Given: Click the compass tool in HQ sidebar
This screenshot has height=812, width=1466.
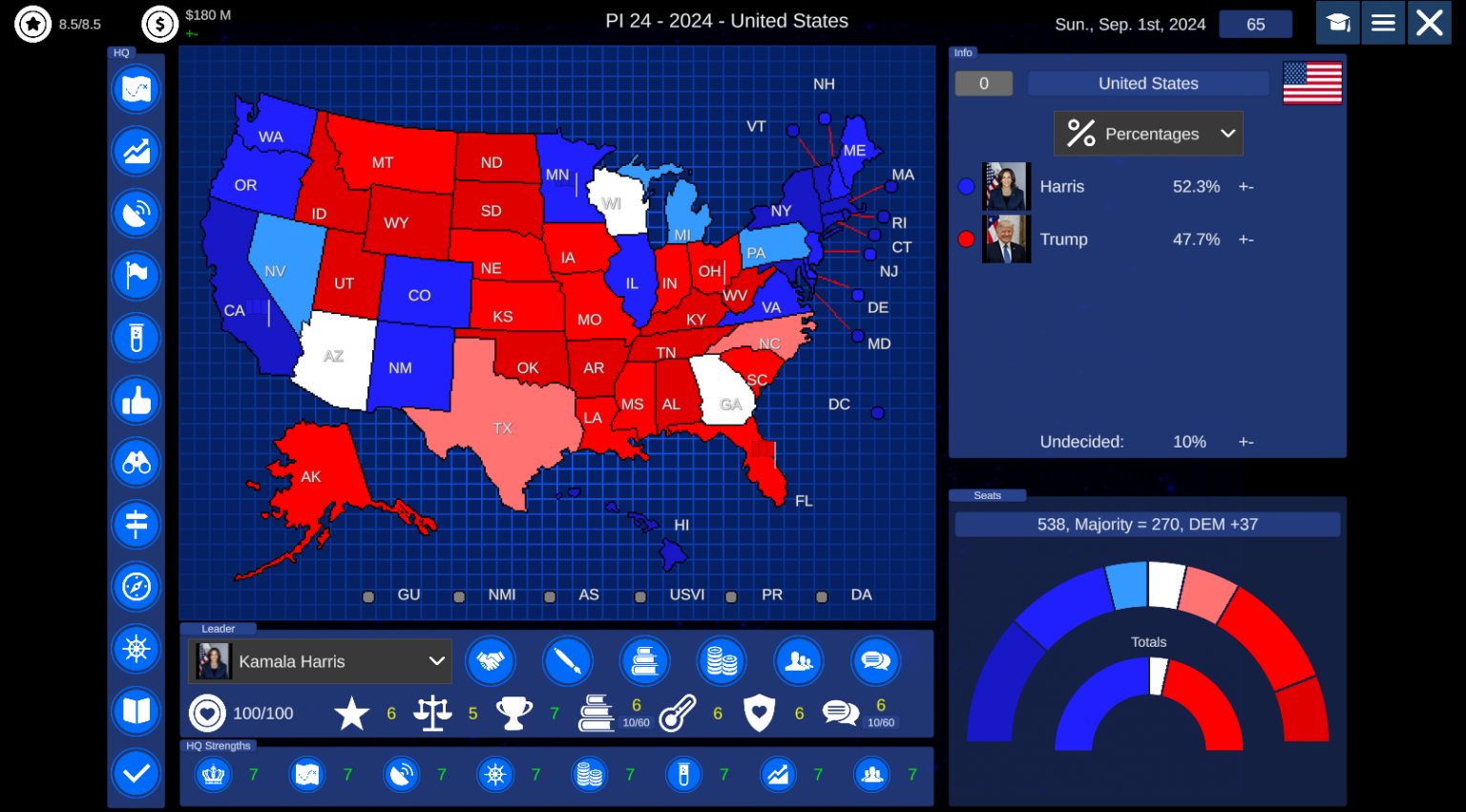Looking at the screenshot, I should (136, 587).
